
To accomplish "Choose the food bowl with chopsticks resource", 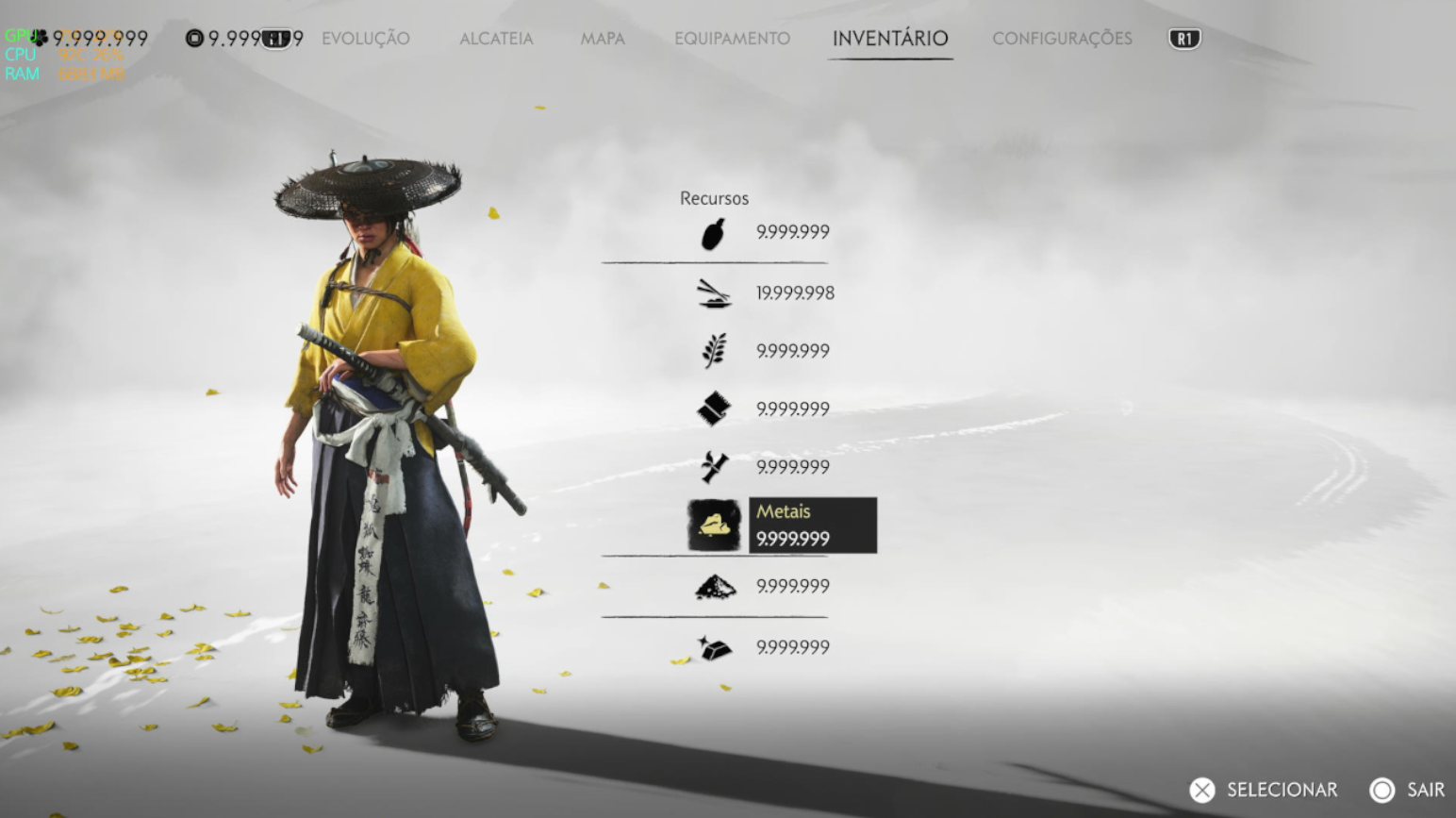I will 714,293.
